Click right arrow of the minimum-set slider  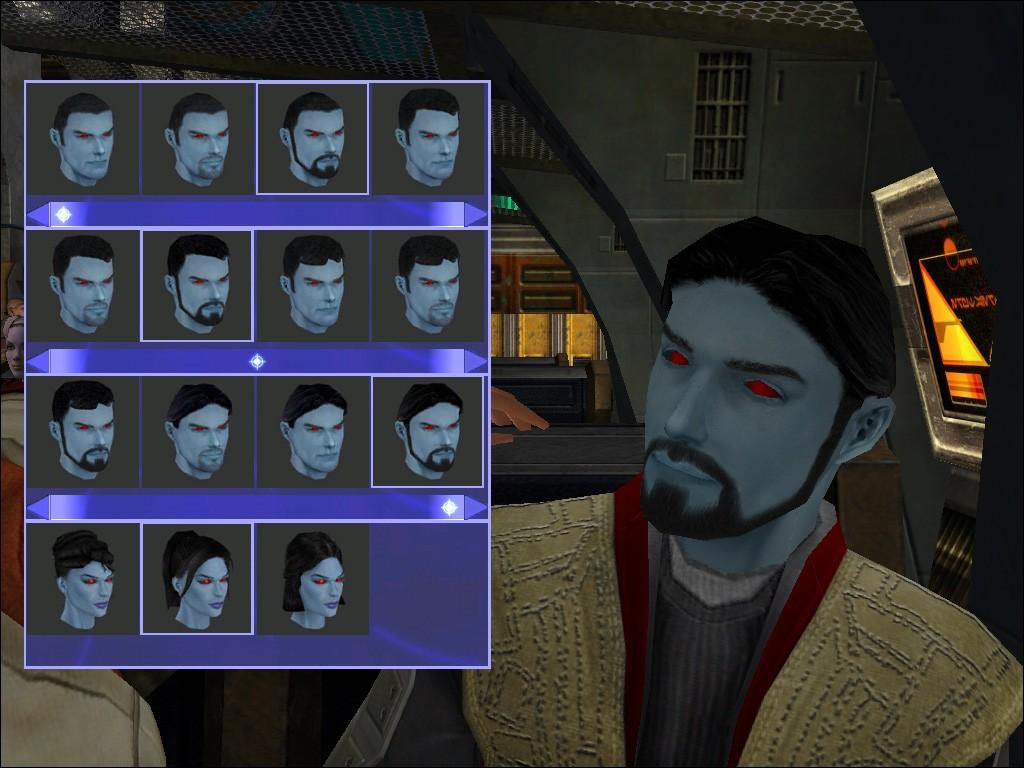click(x=476, y=214)
